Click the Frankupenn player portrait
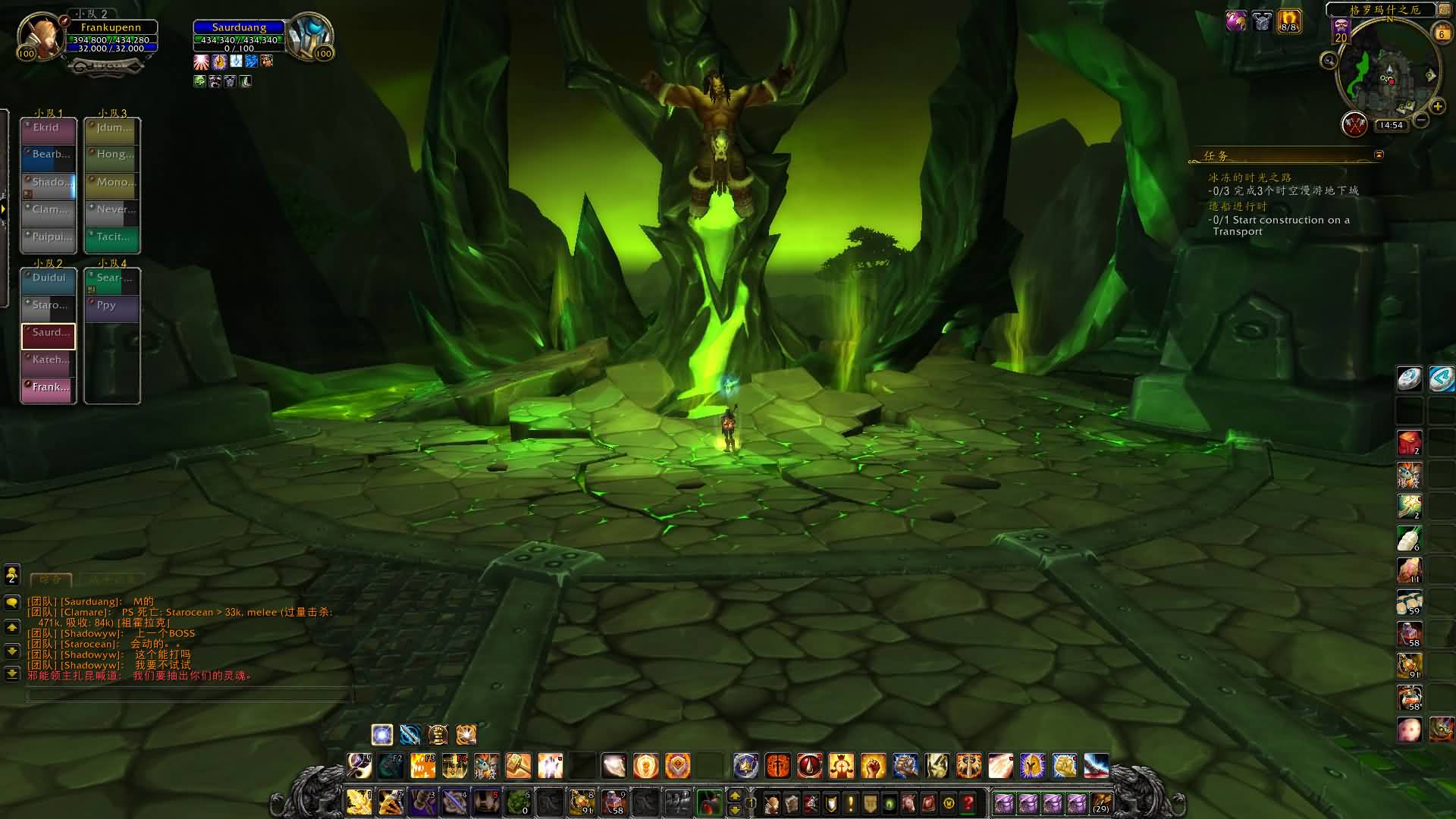Viewport: 1456px width, 819px height. coord(40,36)
